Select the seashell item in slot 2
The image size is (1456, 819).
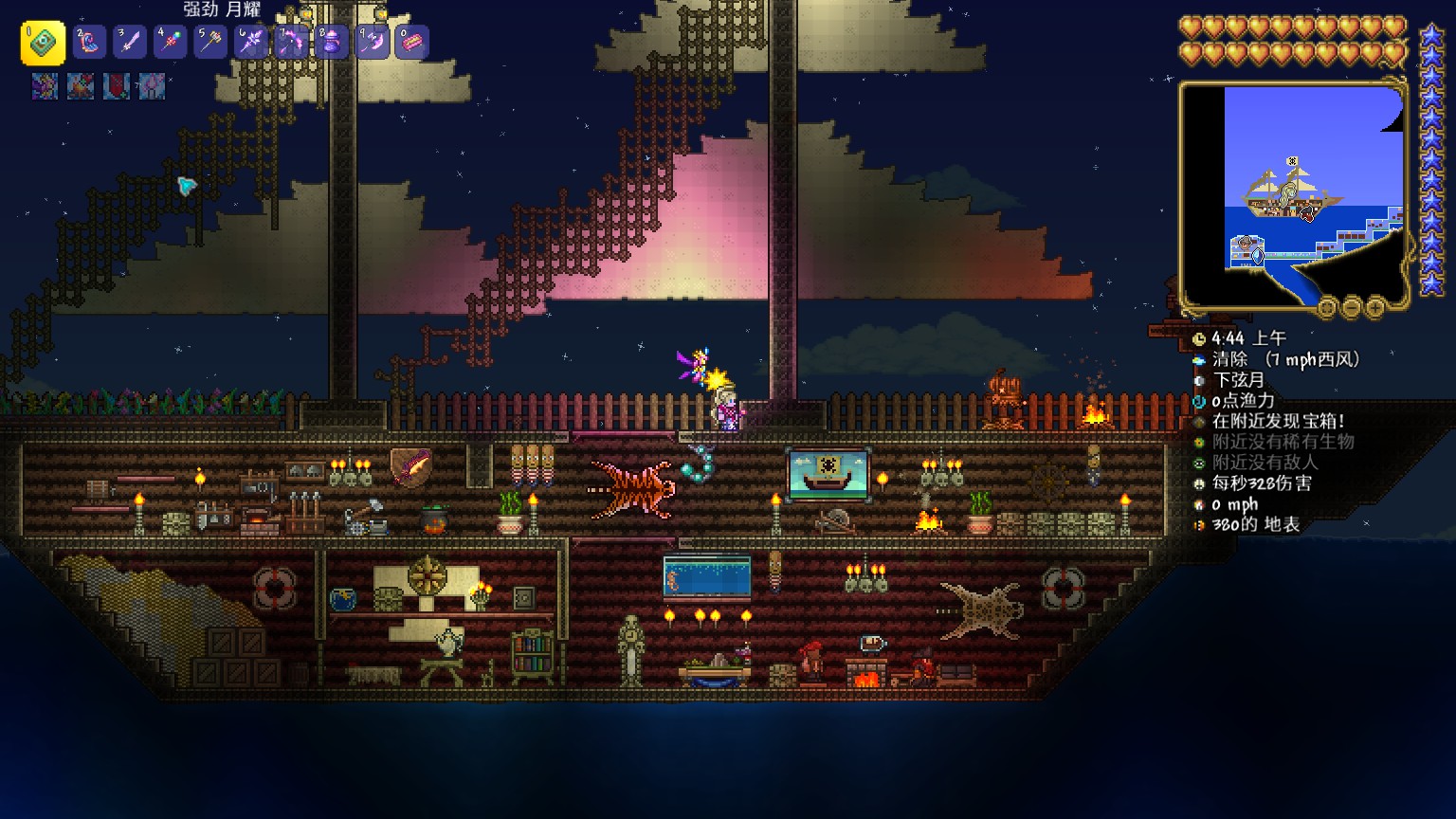(89, 43)
